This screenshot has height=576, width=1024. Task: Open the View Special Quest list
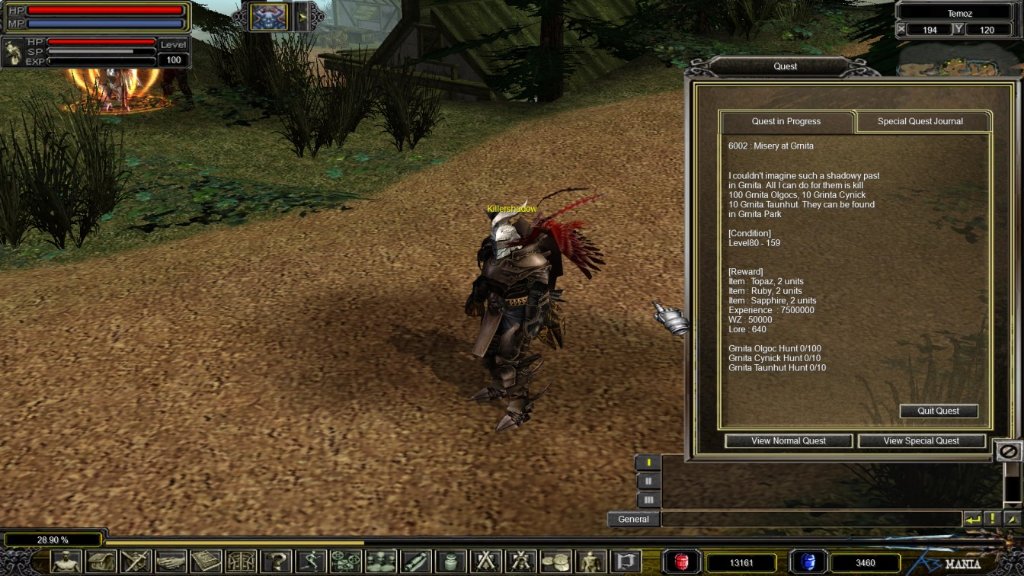click(x=921, y=441)
